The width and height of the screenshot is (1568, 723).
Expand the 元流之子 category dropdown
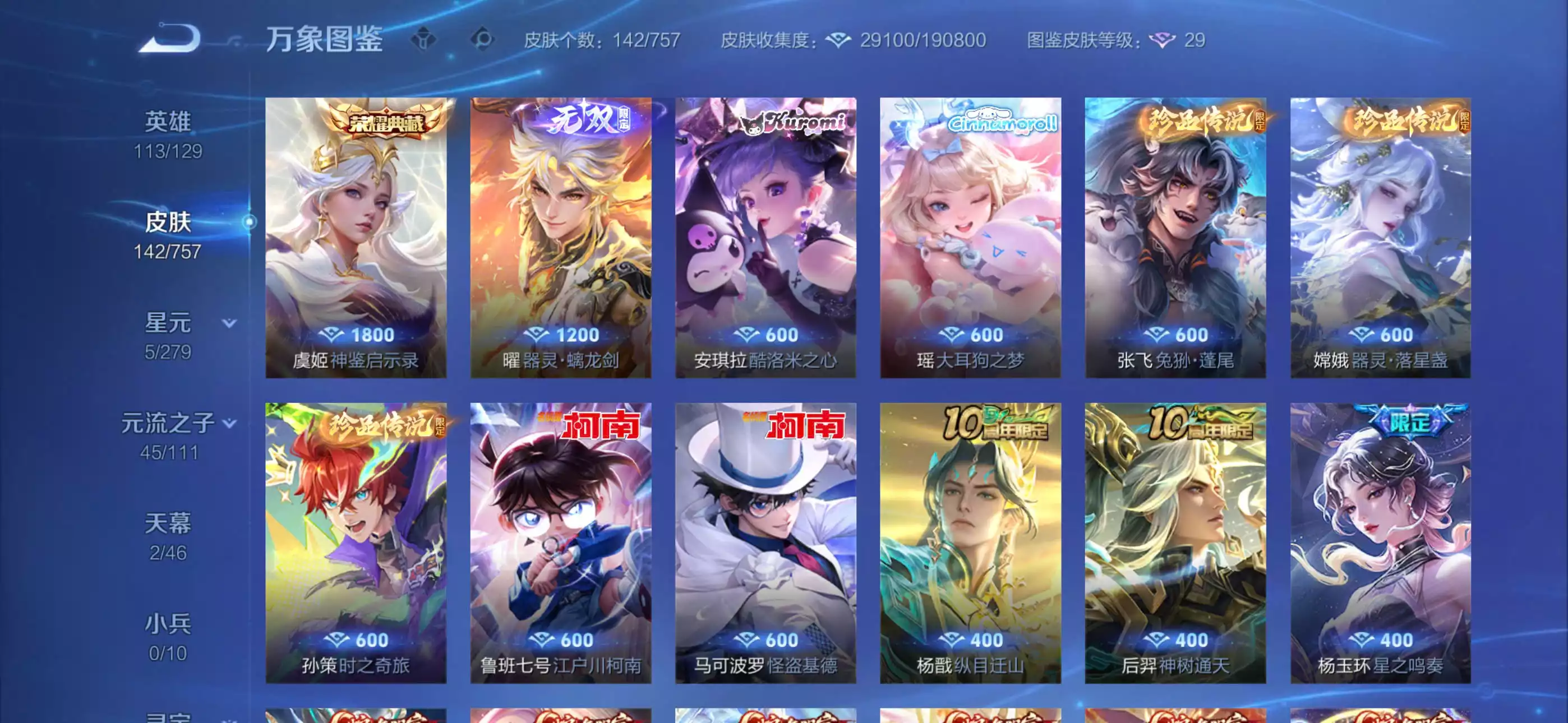(x=229, y=423)
